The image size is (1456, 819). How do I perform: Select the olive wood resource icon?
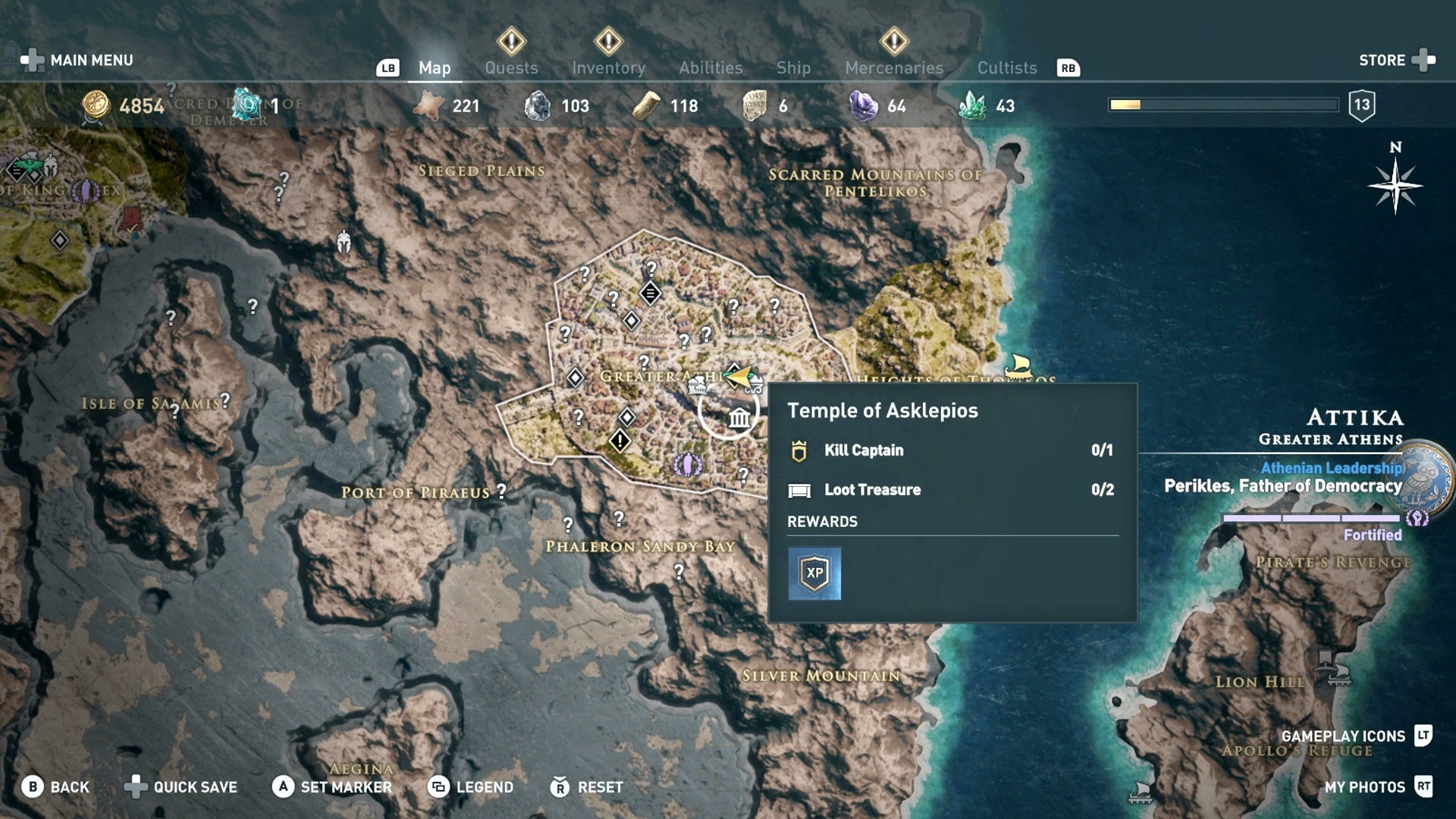[x=645, y=105]
